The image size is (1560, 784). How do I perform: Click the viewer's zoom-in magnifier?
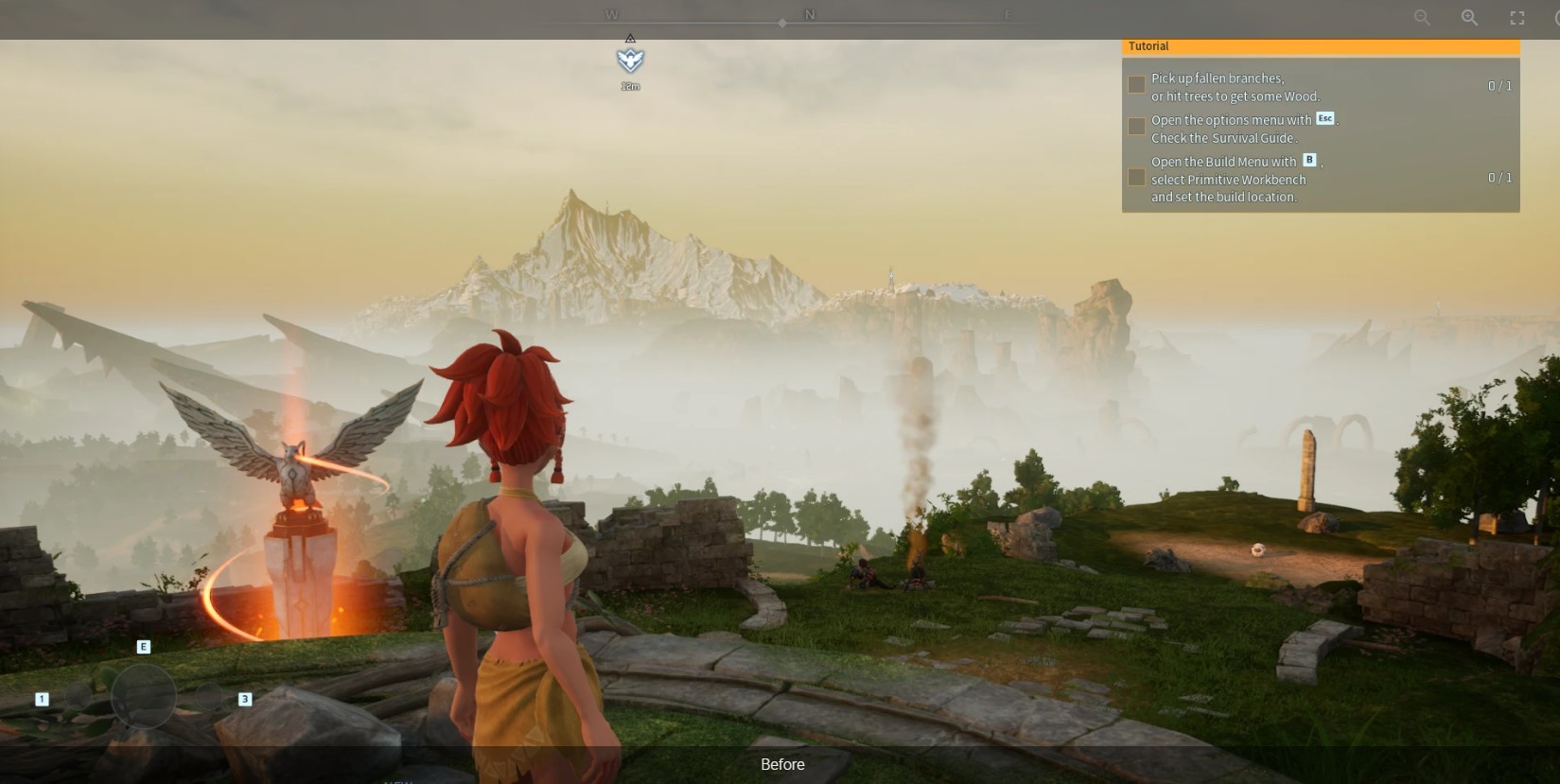point(1469,18)
